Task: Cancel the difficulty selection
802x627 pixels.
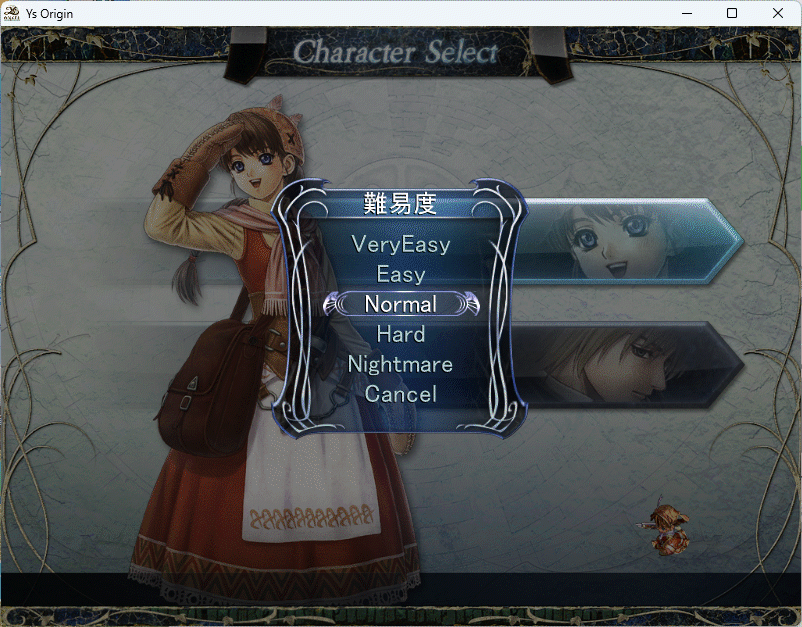Action: click(401, 394)
